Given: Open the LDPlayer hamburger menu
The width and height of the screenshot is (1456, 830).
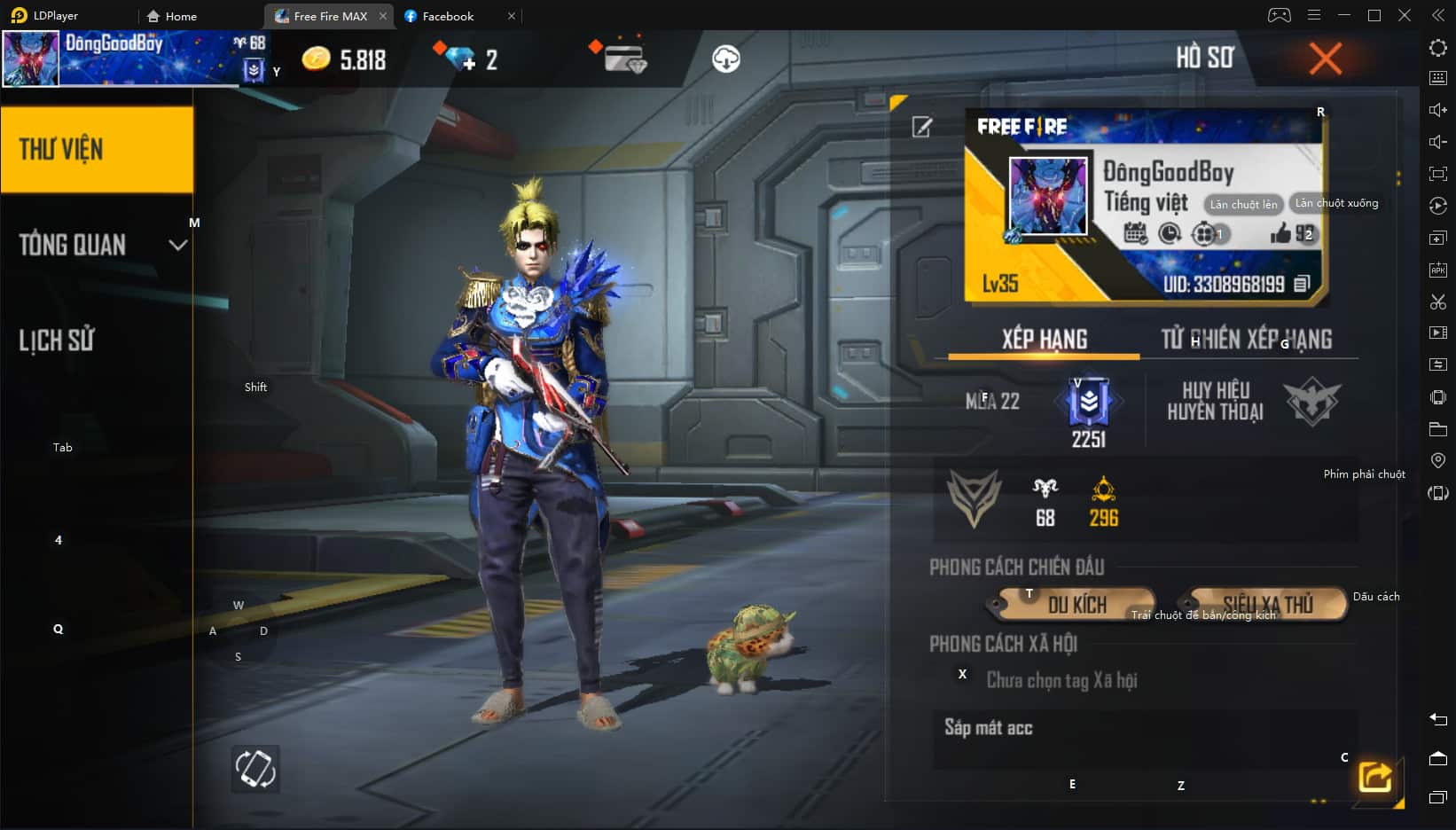Looking at the screenshot, I should [x=1312, y=15].
